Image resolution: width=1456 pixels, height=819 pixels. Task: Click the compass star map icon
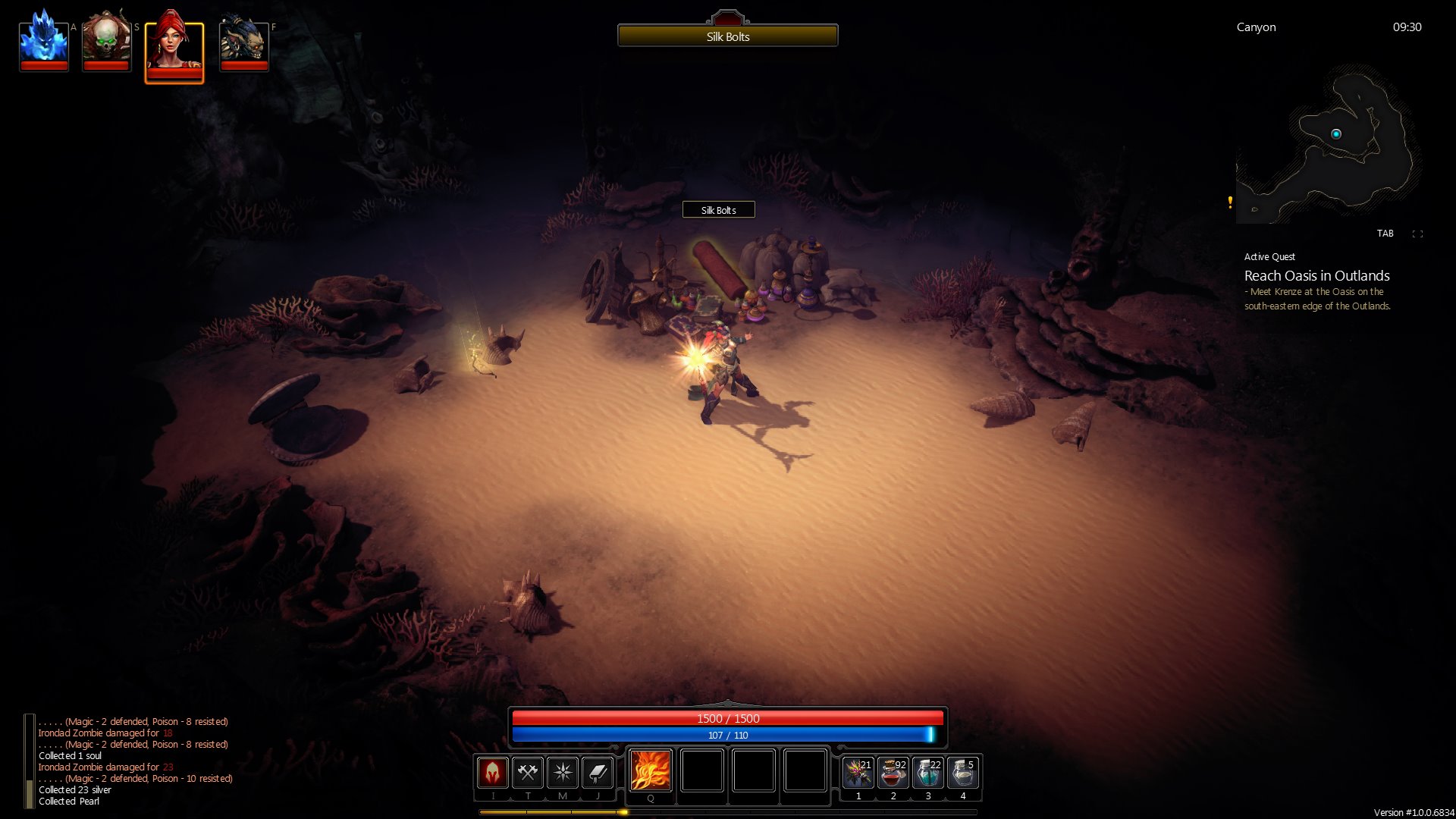click(x=563, y=773)
